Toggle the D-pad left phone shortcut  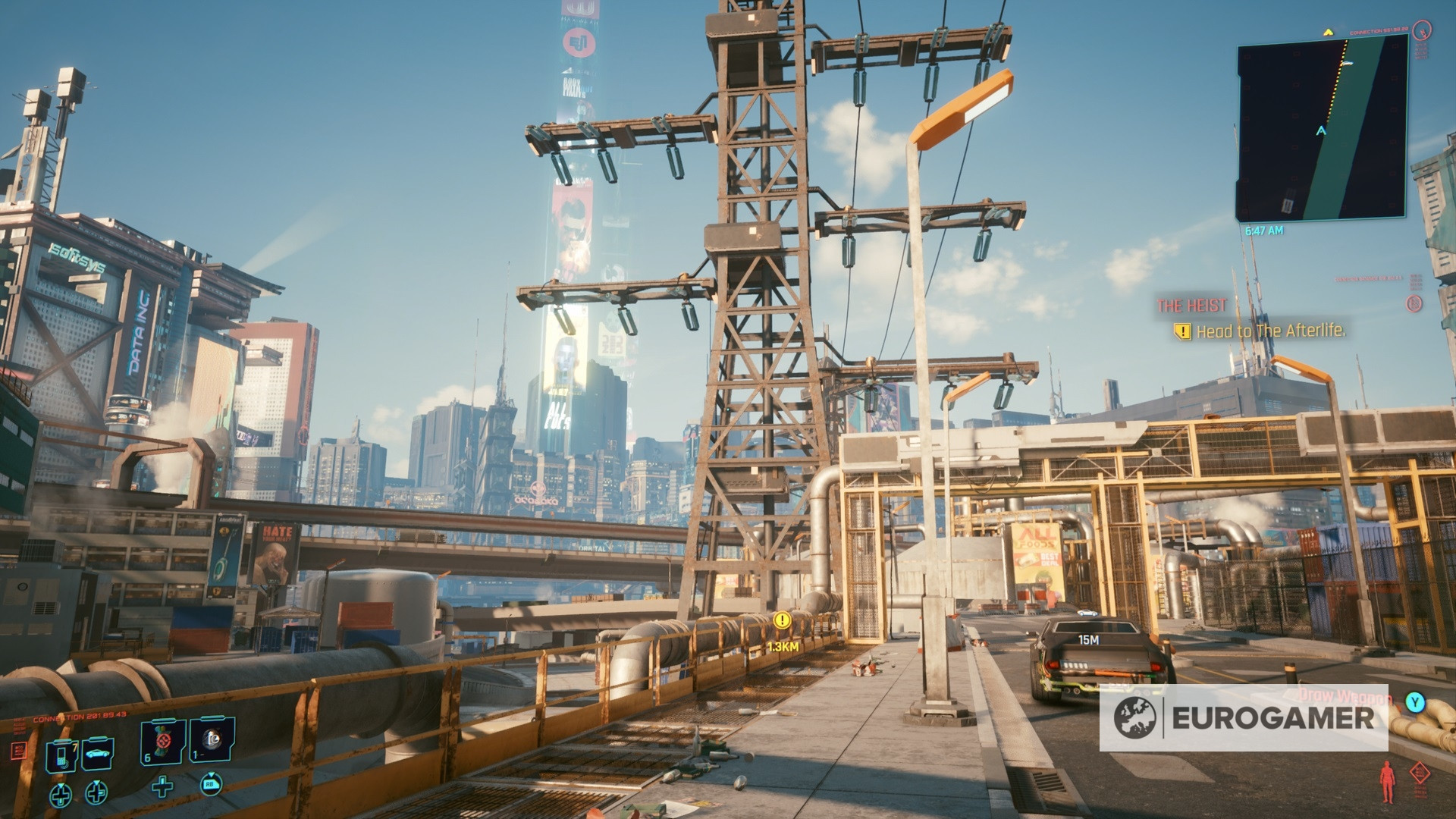coord(61,795)
